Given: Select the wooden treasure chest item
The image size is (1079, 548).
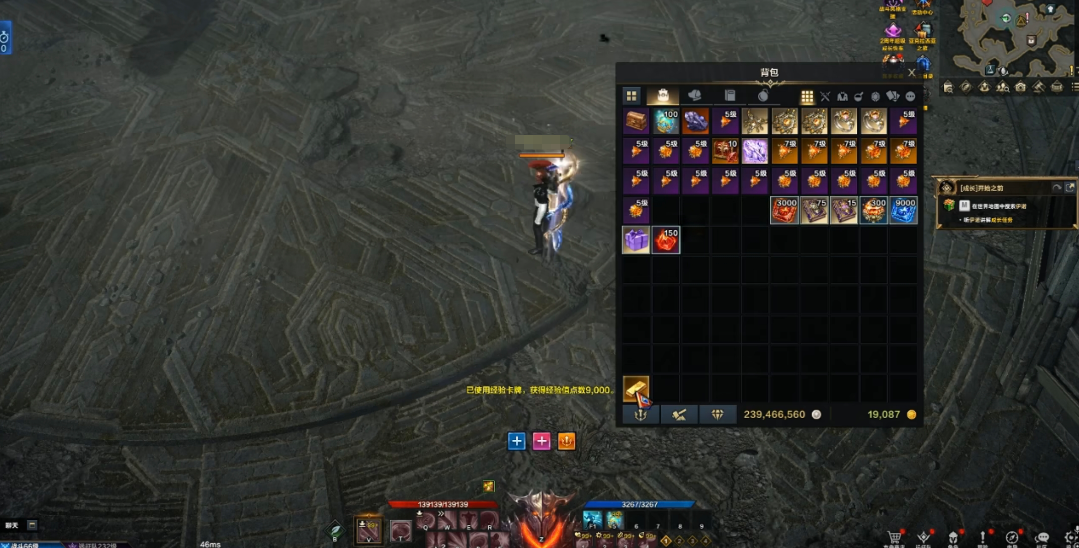Looking at the screenshot, I should (x=636, y=122).
